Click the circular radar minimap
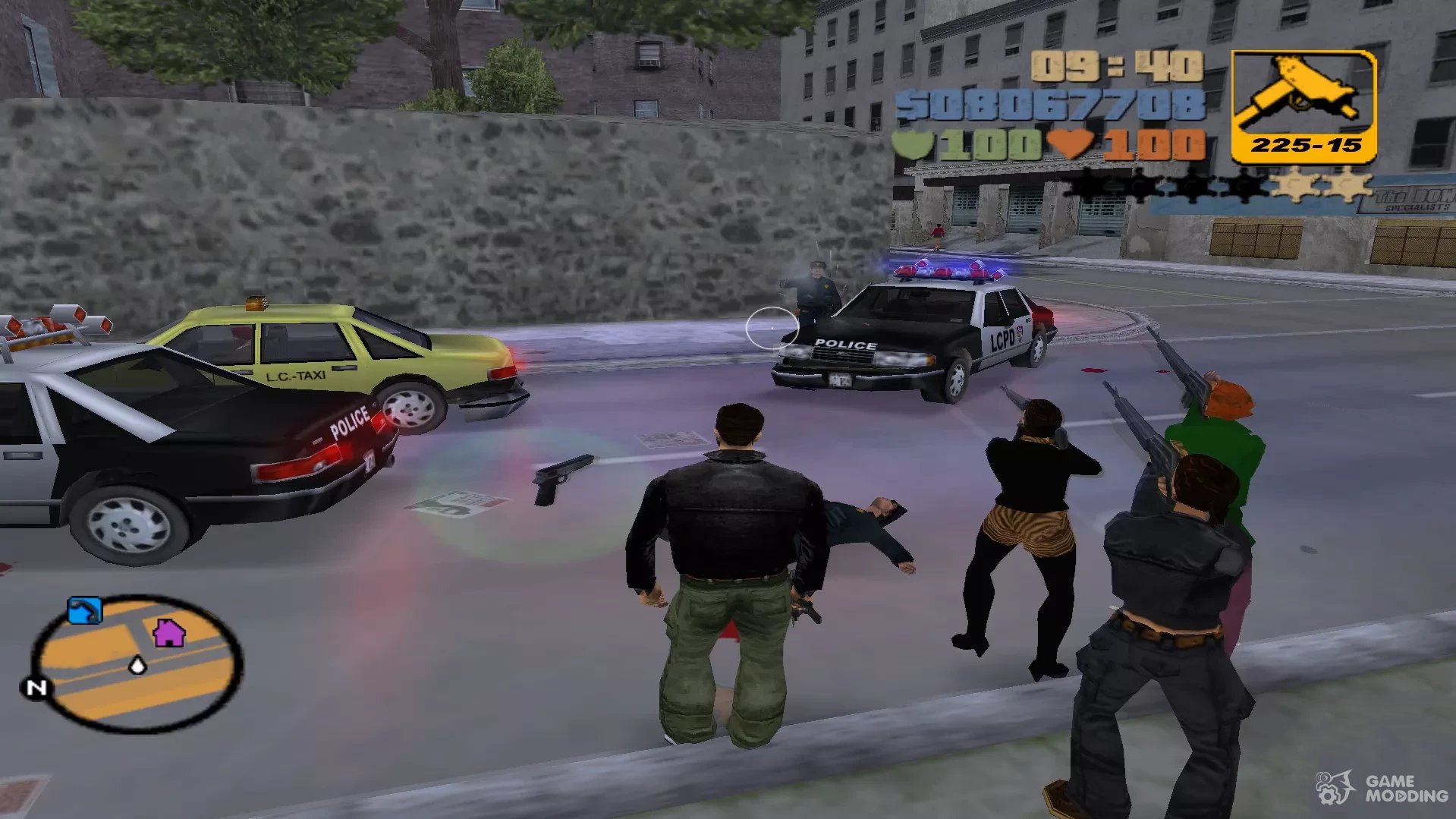 pyautogui.click(x=137, y=664)
